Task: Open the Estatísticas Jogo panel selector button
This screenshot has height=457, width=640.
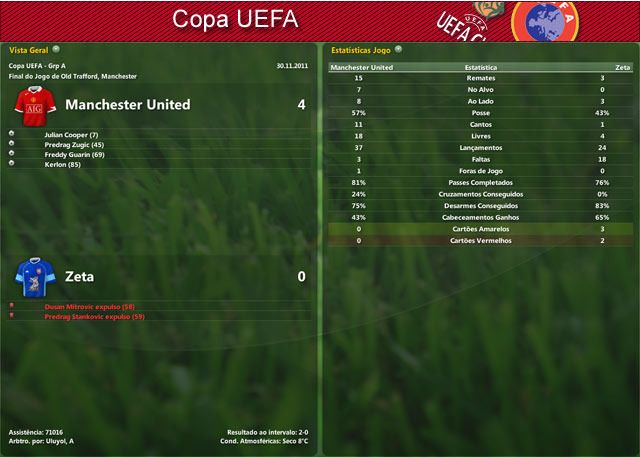Action: [398, 48]
